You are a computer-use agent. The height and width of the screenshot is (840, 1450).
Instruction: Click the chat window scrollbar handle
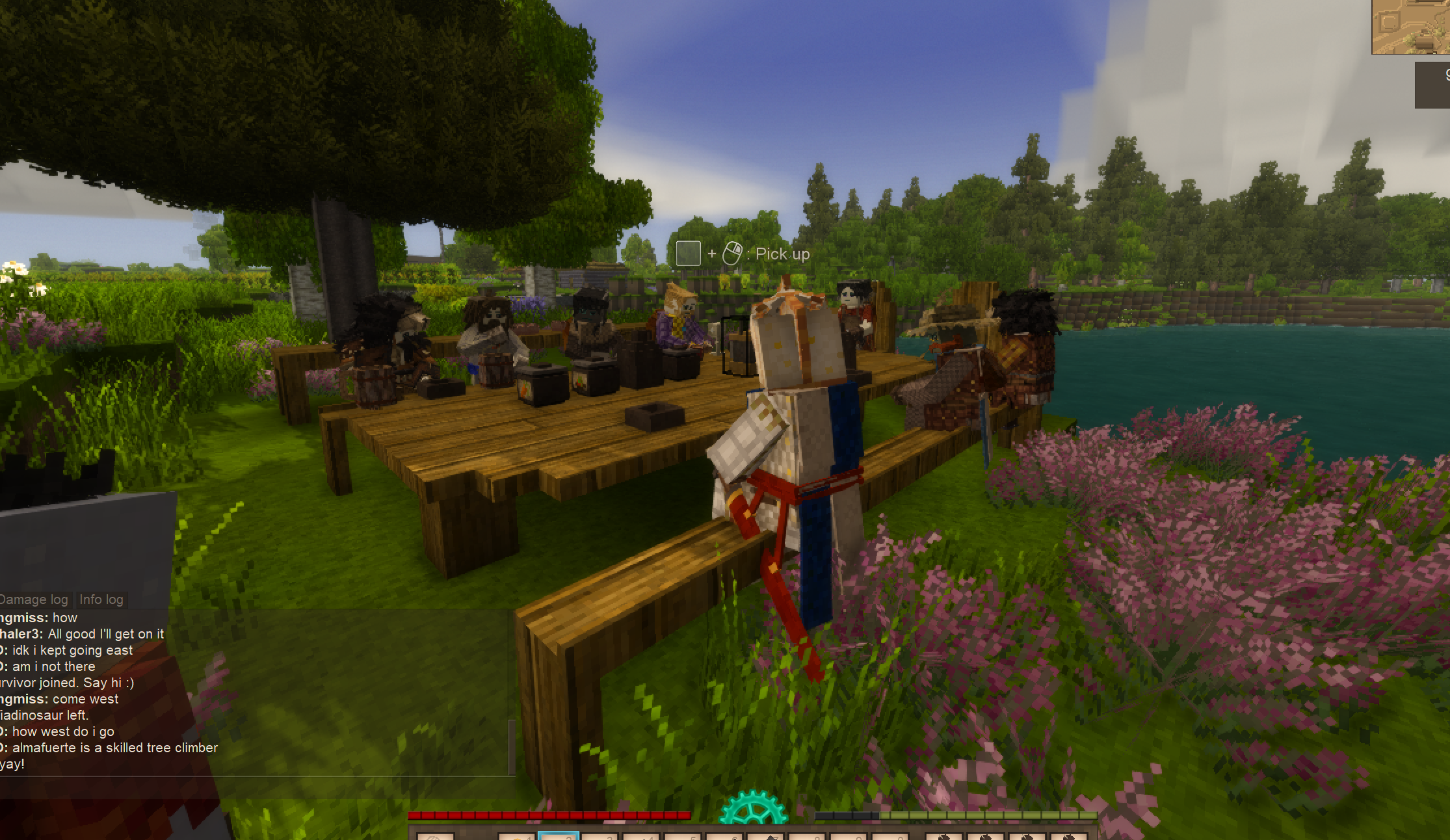[512, 746]
